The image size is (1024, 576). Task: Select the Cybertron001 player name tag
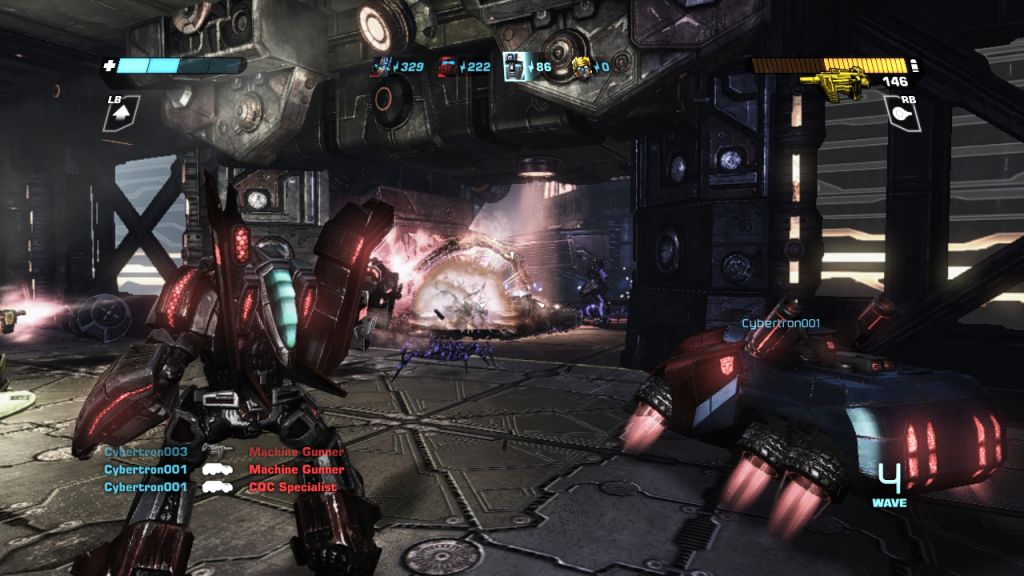click(780, 323)
